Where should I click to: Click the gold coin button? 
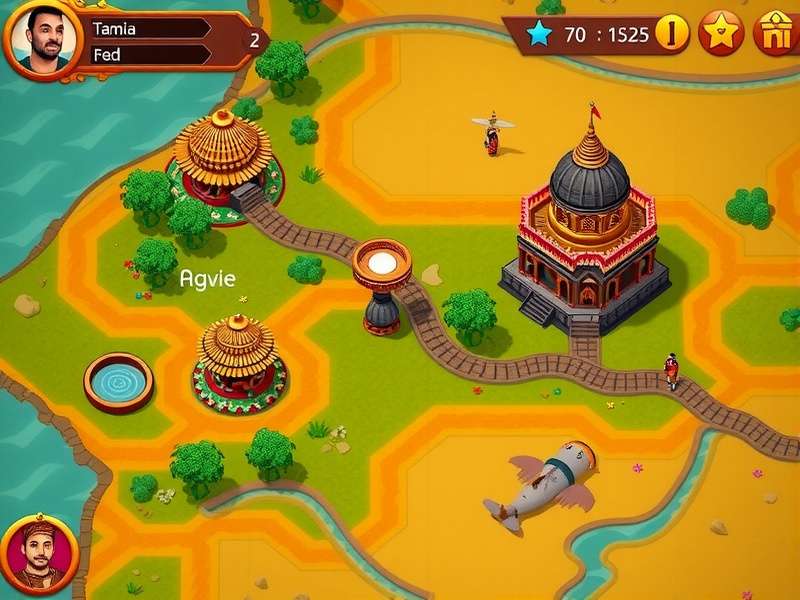pos(672,34)
